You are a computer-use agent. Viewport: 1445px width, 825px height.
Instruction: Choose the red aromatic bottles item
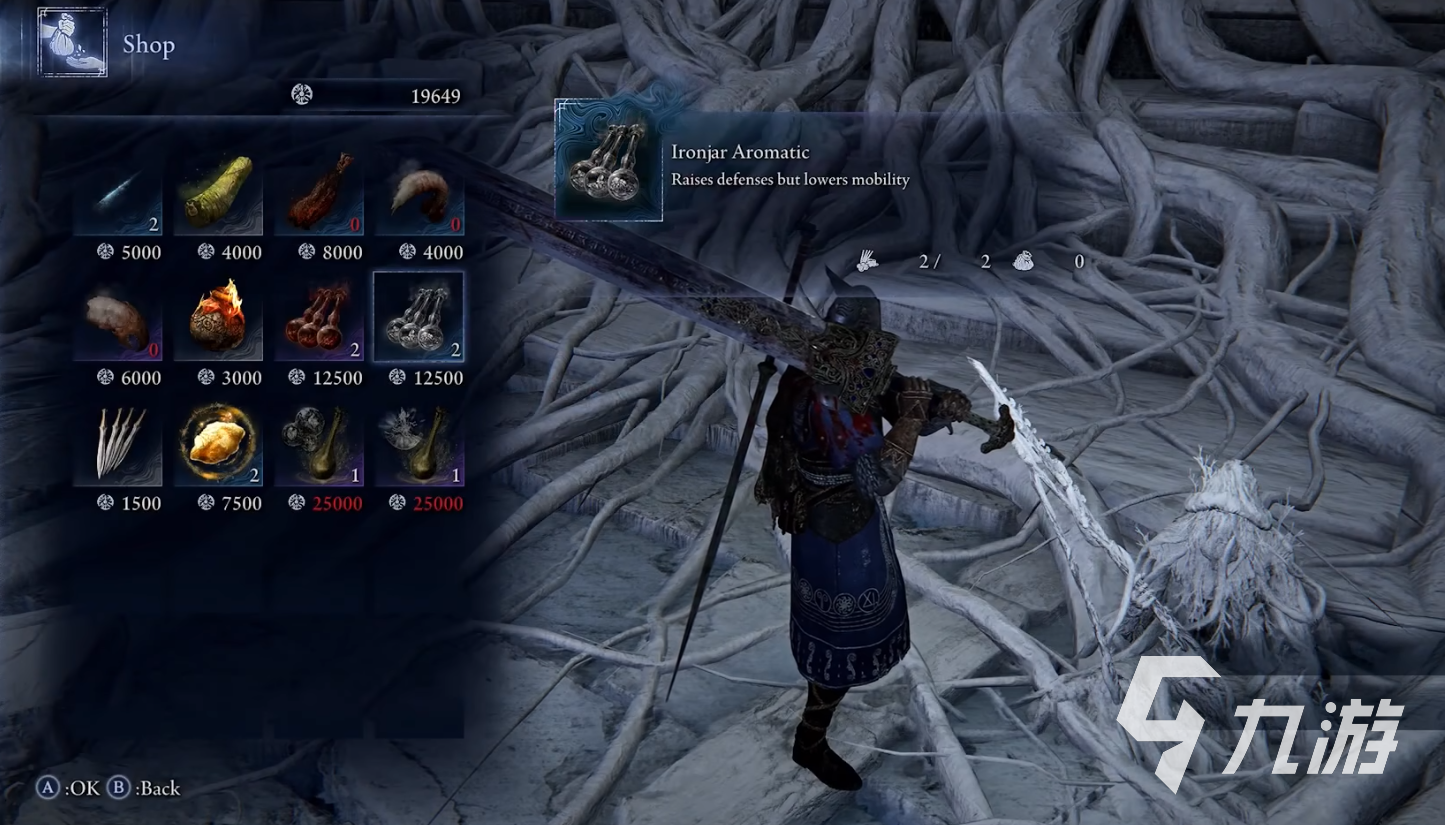tap(318, 317)
